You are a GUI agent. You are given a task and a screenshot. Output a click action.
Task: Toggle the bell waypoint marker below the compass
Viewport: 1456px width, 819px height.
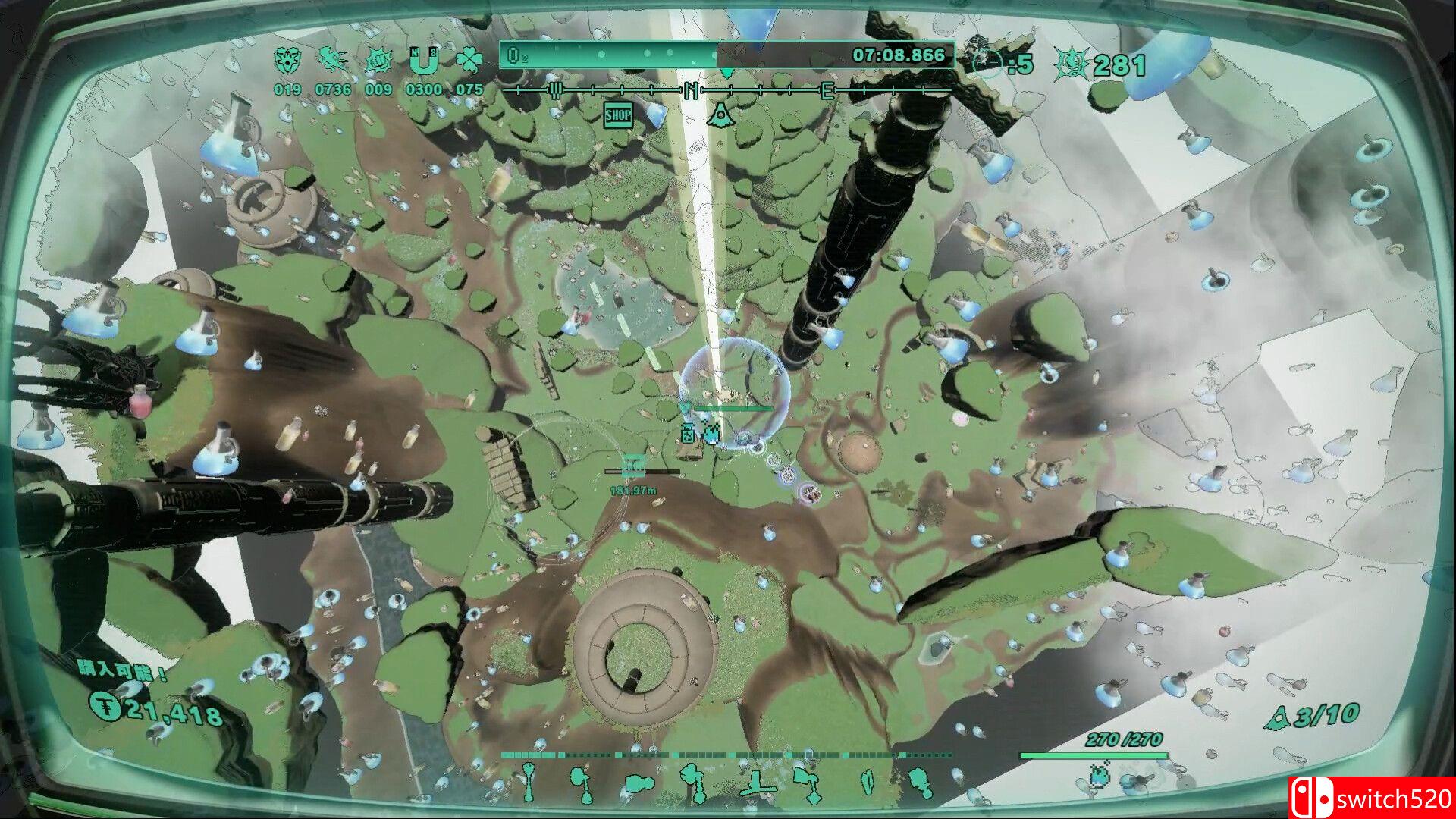[722, 115]
